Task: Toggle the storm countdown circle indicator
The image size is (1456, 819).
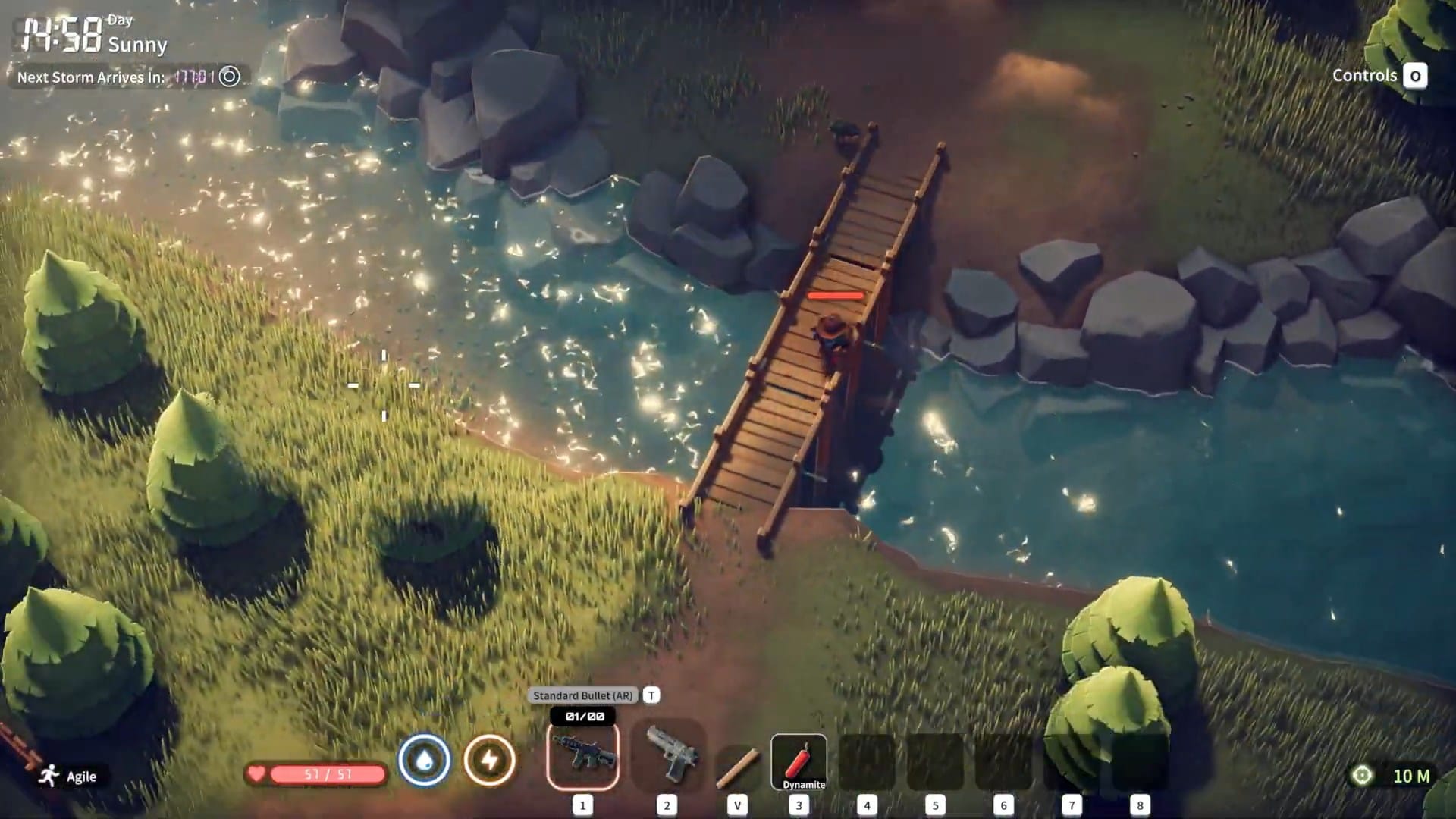Action: [227, 77]
